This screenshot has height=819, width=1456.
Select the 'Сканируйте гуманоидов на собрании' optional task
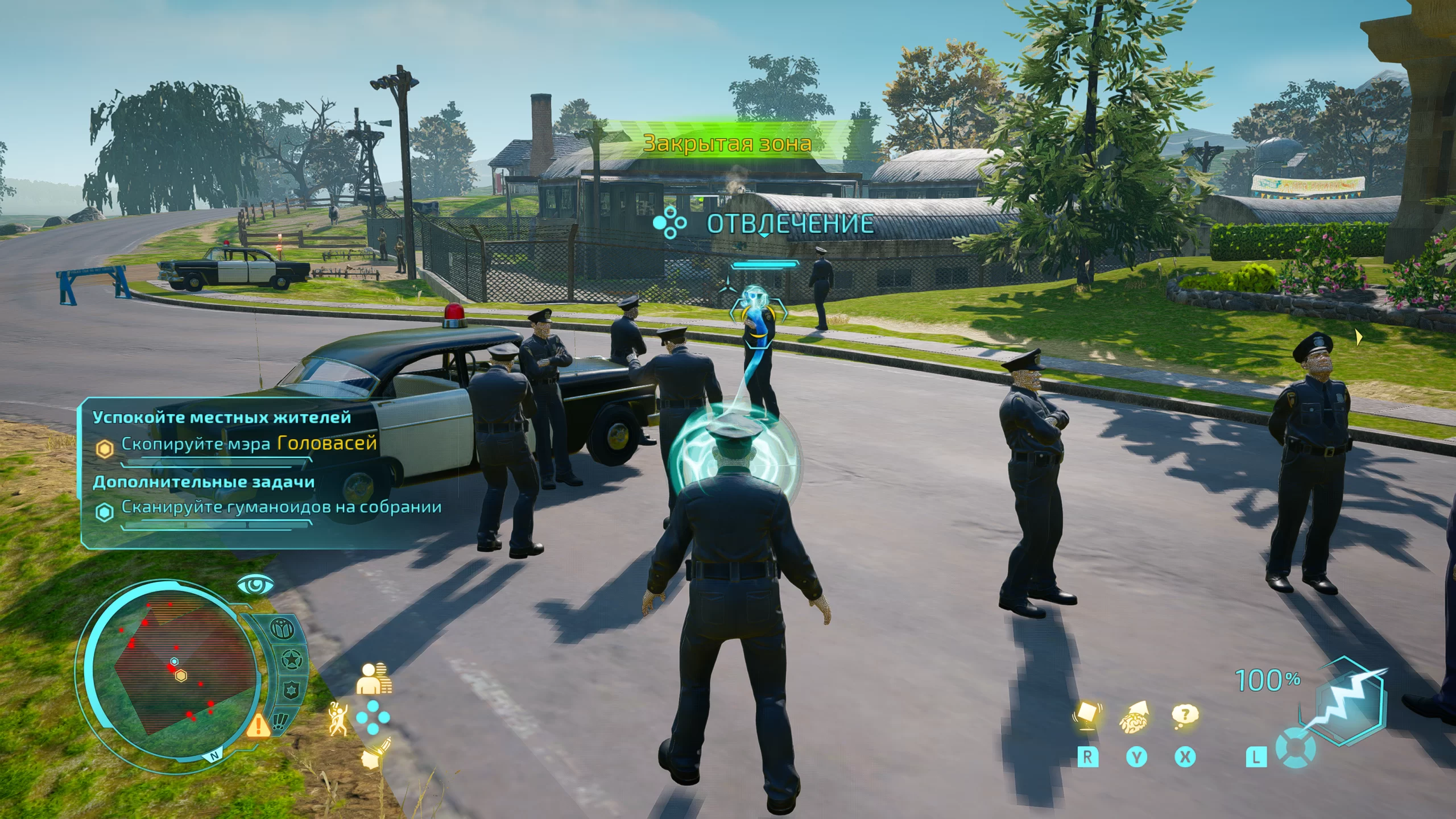point(281,507)
